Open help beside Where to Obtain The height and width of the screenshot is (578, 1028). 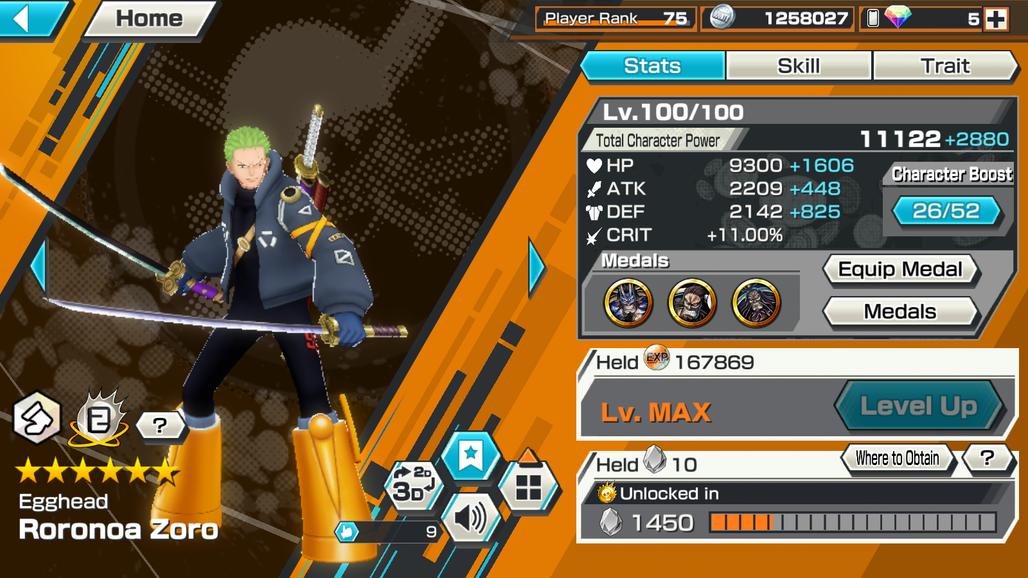(987, 459)
